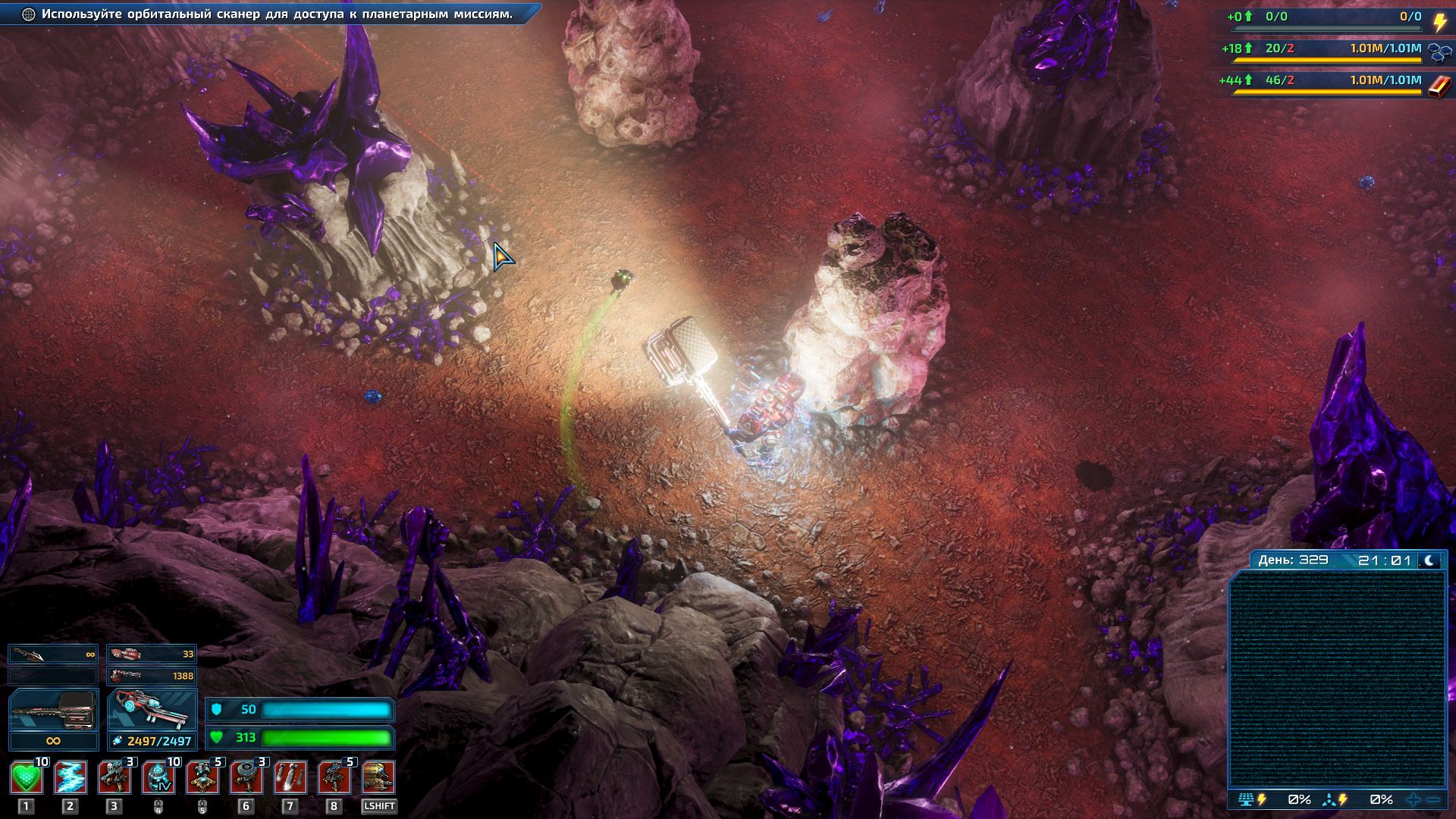
Task: Choose the sentry turret slot with count 3
Action: pos(115,778)
